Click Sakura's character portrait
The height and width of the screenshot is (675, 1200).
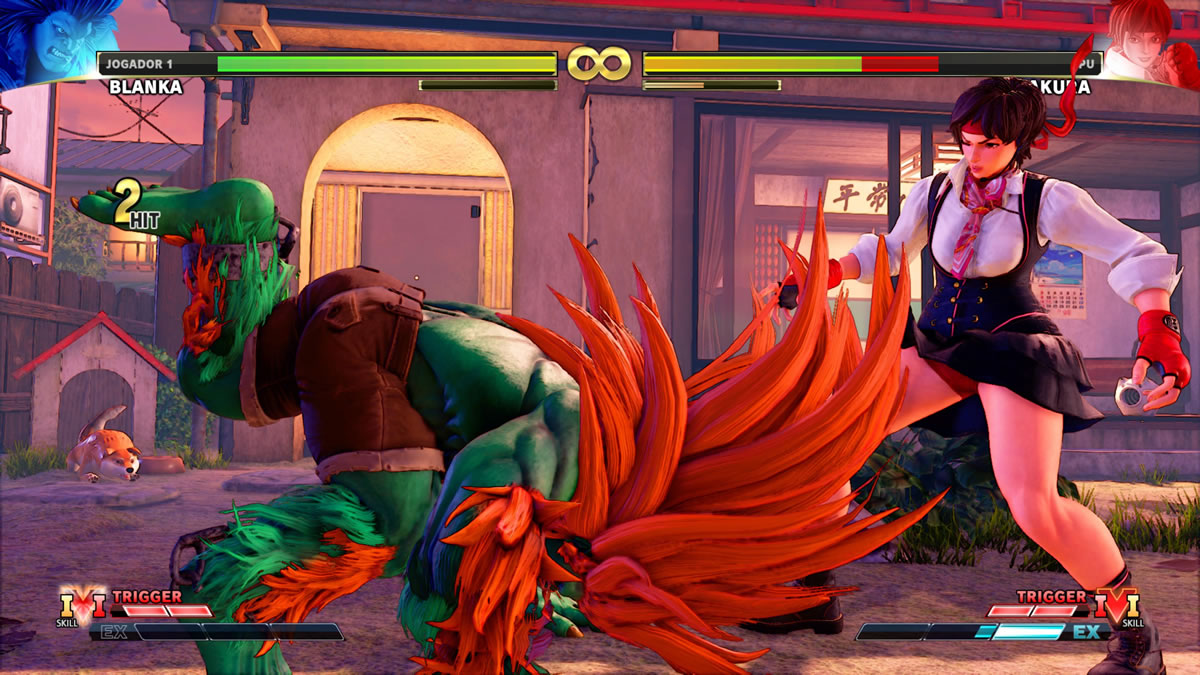[1150, 42]
